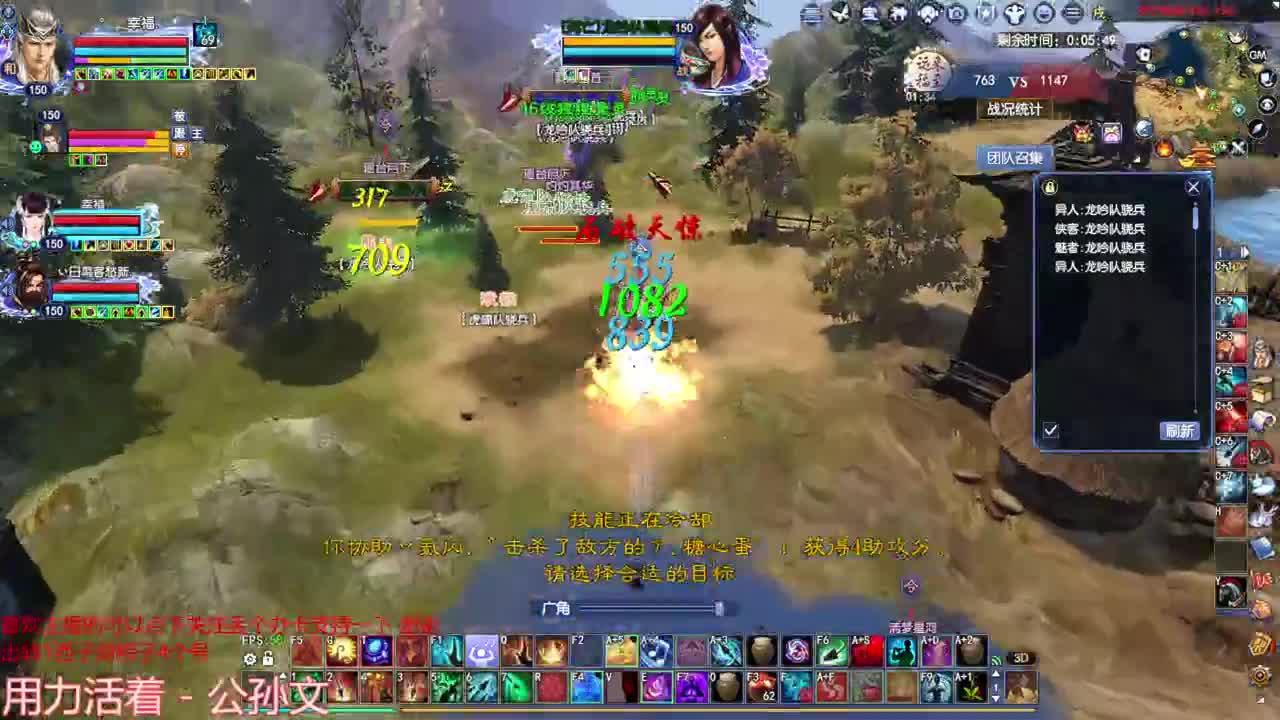Toggle the padlock beside the FPS settings gear

(267, 659)
